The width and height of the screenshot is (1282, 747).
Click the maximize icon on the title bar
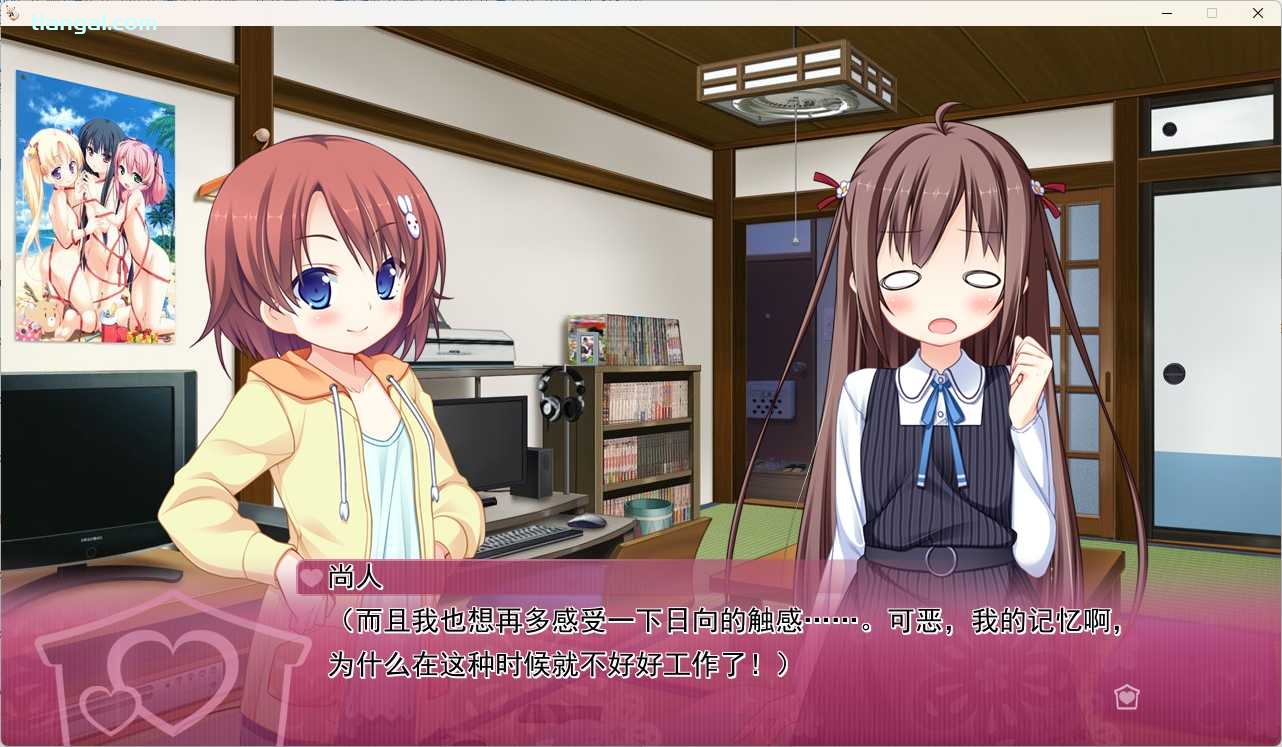(1211, 13)
